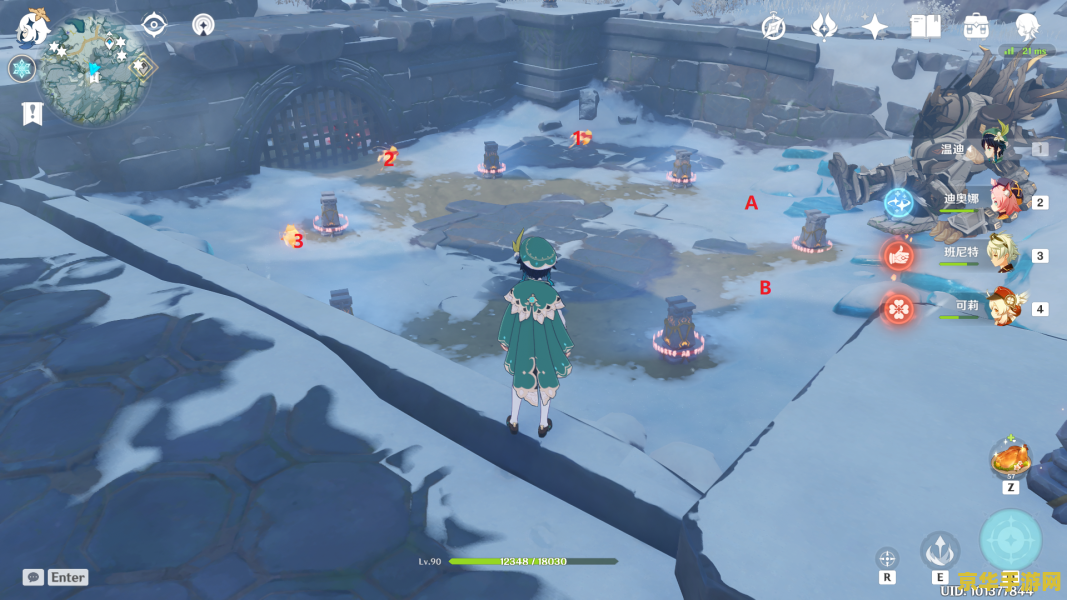
Task: Switch to party member 迪奥娜
Action: [1000, 201]
